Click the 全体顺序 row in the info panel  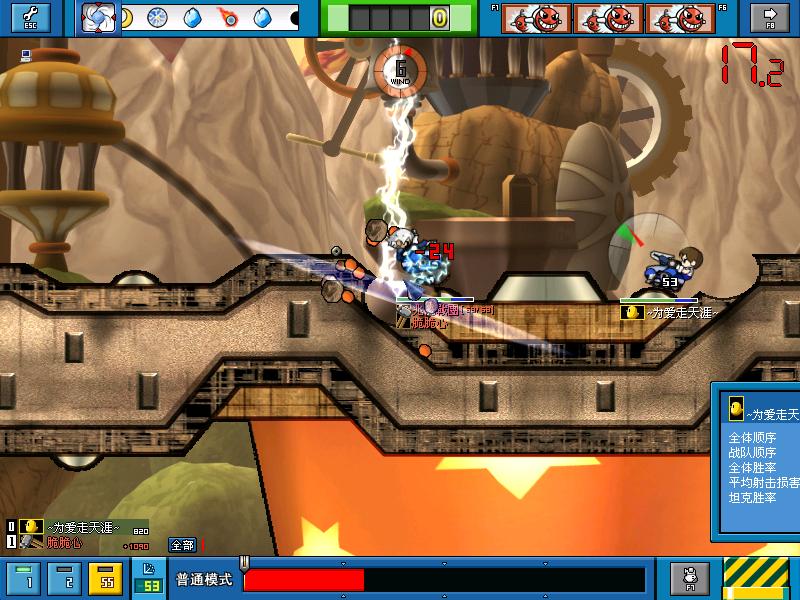click(752, 438)
